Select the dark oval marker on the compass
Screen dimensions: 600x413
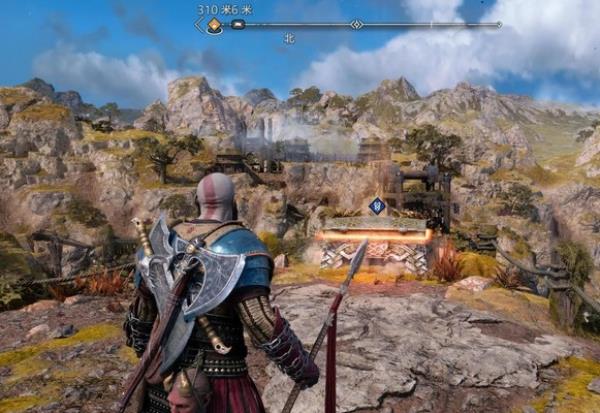click(x=238, y=25)
